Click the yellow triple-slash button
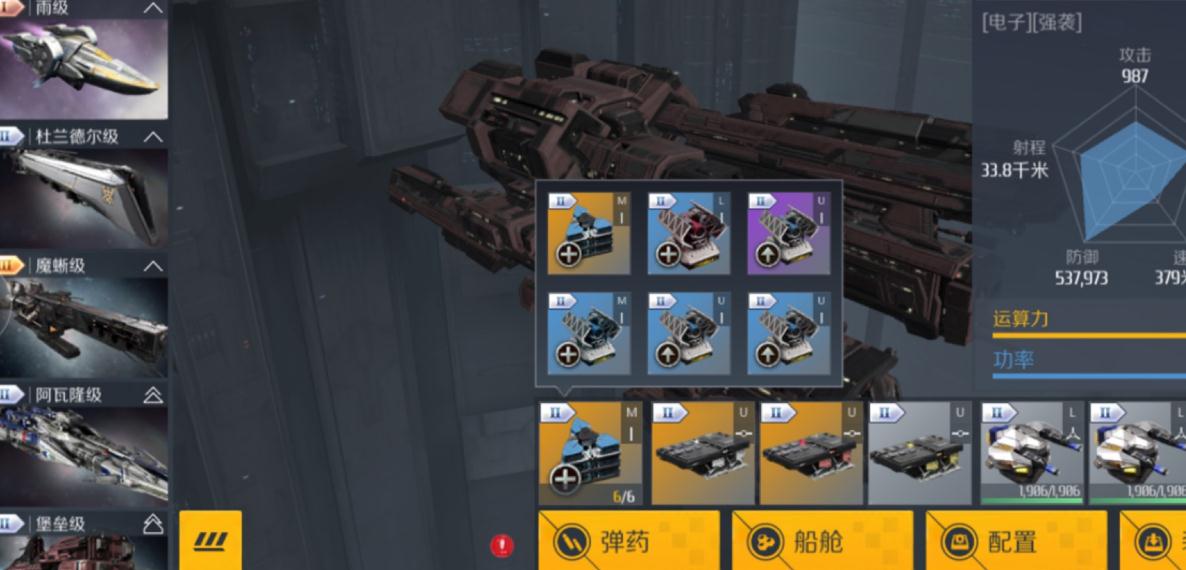Viewport: 1186px width, 570px height. (x=210, y=541)
